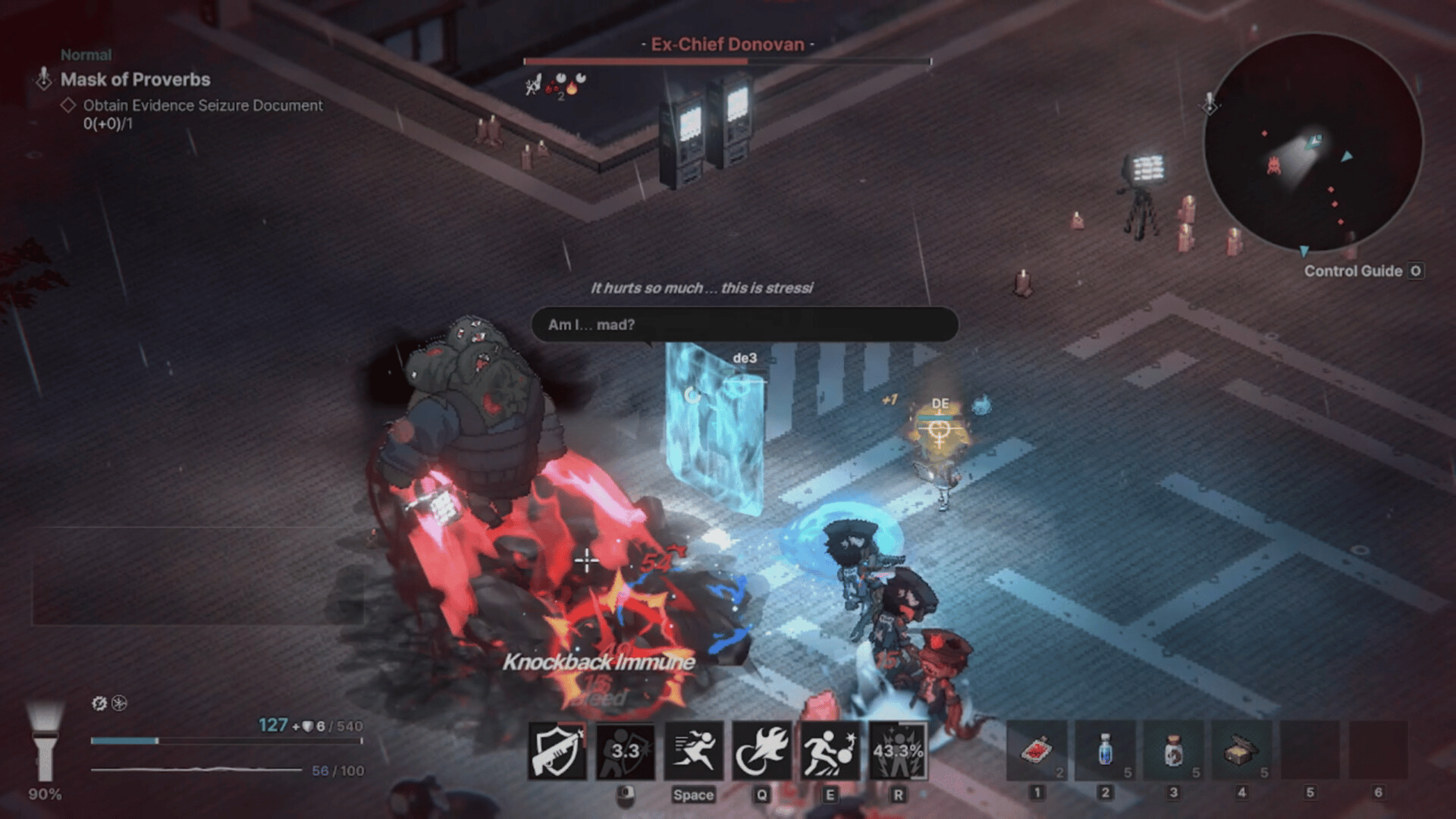Viewport: 1456px width, 819px height.
Task: Select the corked brown jar item
Action: [x=1173, y=752]
